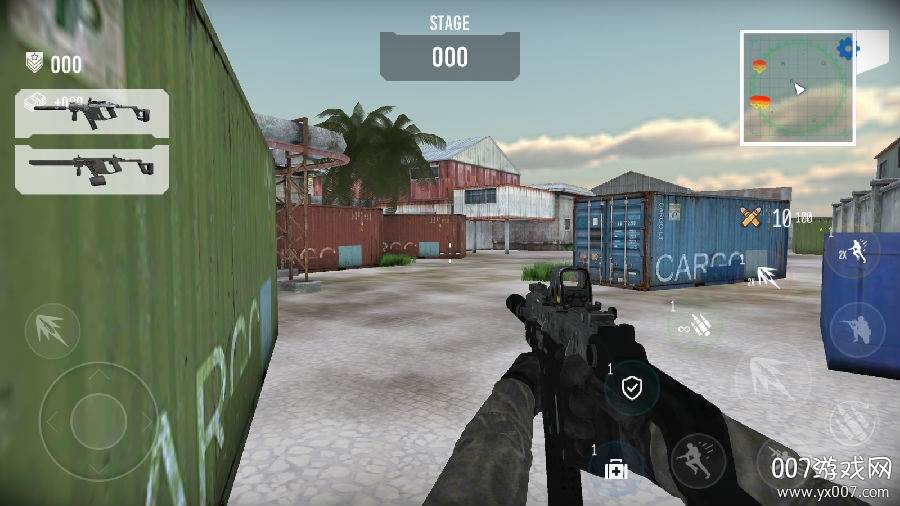Tap the sprint running-soldier button
Image resolution: width=900 pixels, height=506 pixels.
pos(697,461)
